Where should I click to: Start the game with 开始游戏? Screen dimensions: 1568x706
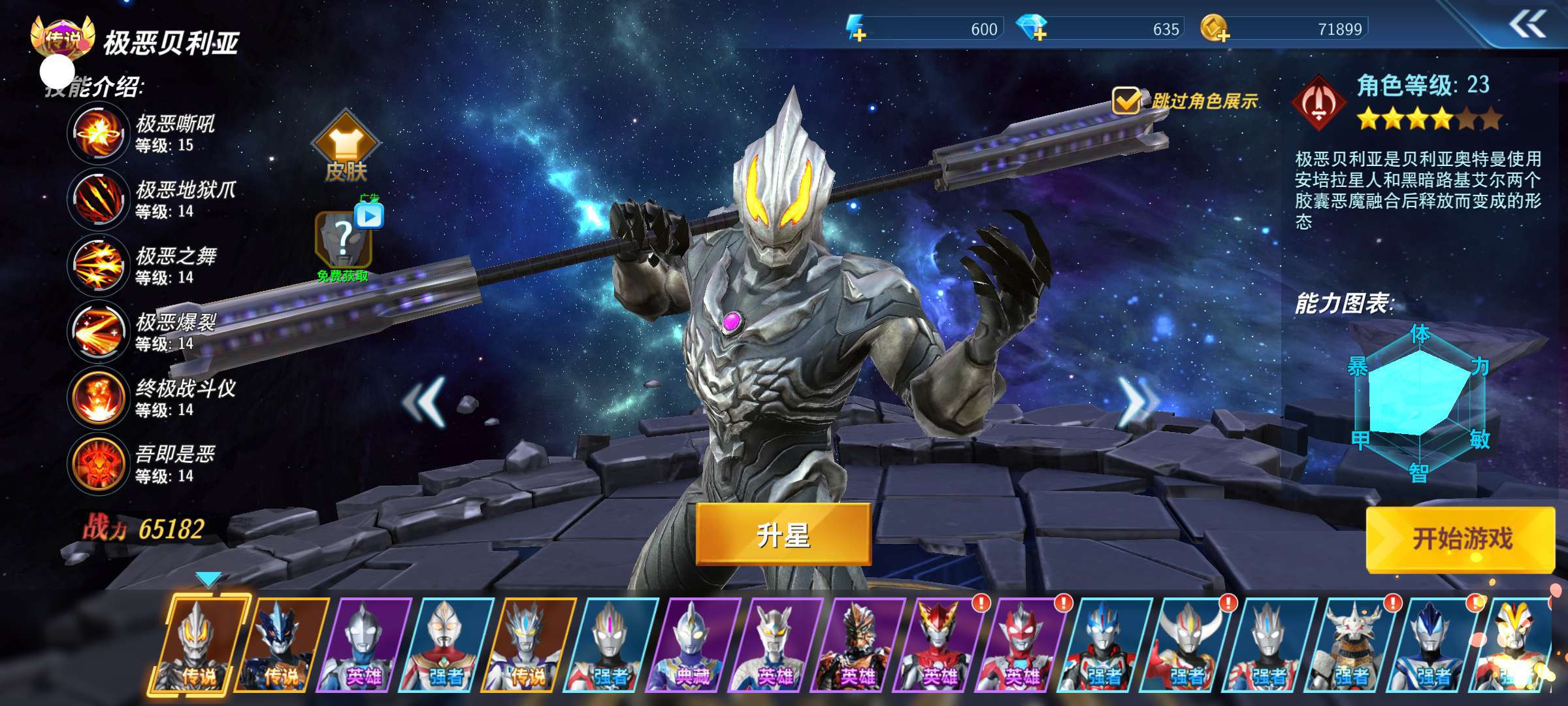(1461, 539)
